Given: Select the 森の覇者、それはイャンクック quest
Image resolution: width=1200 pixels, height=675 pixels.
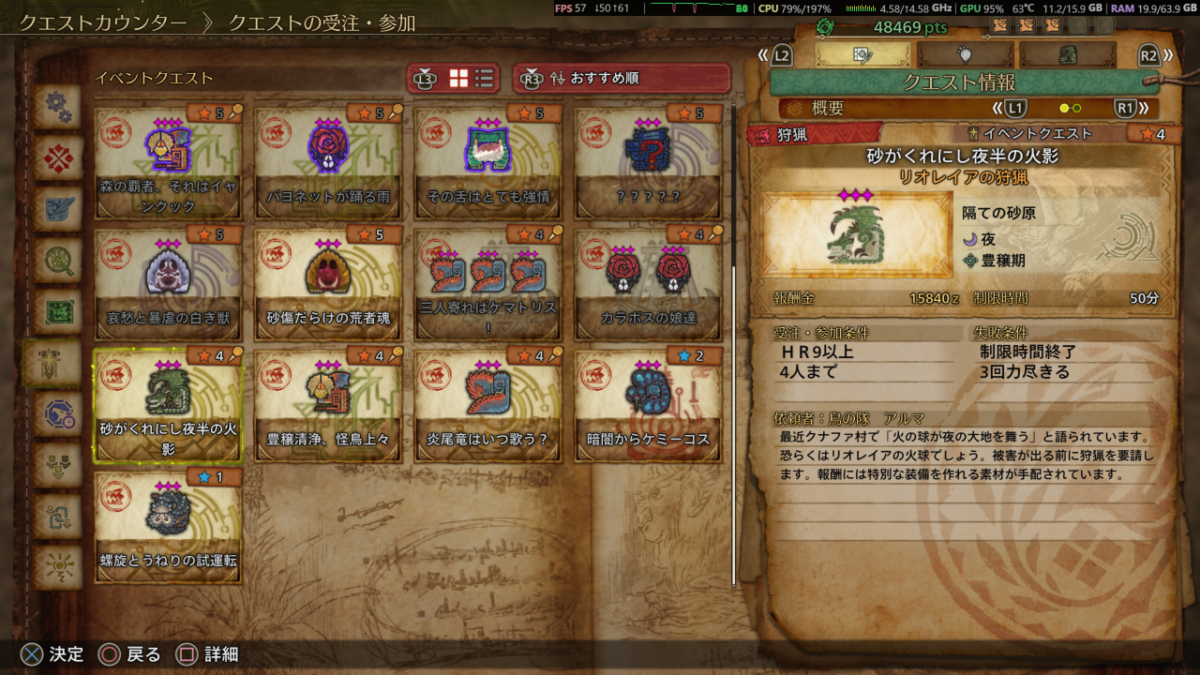Looking at the screenshot, I should [x=168, y=161].
